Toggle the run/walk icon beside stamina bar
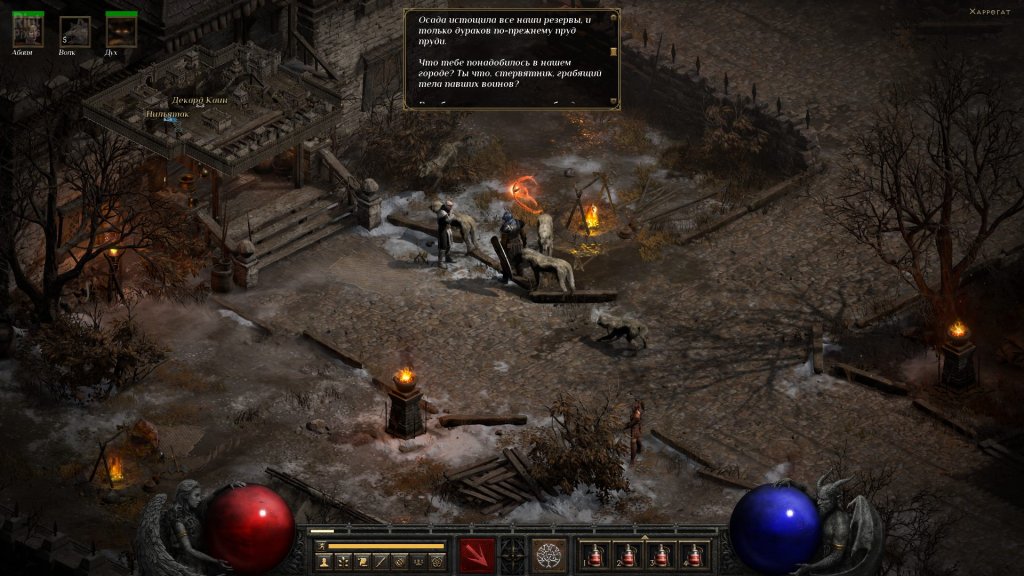Image resolution: width=1024 pixels, height=576 pixels. pyautogui.click(x=320, y=546)
